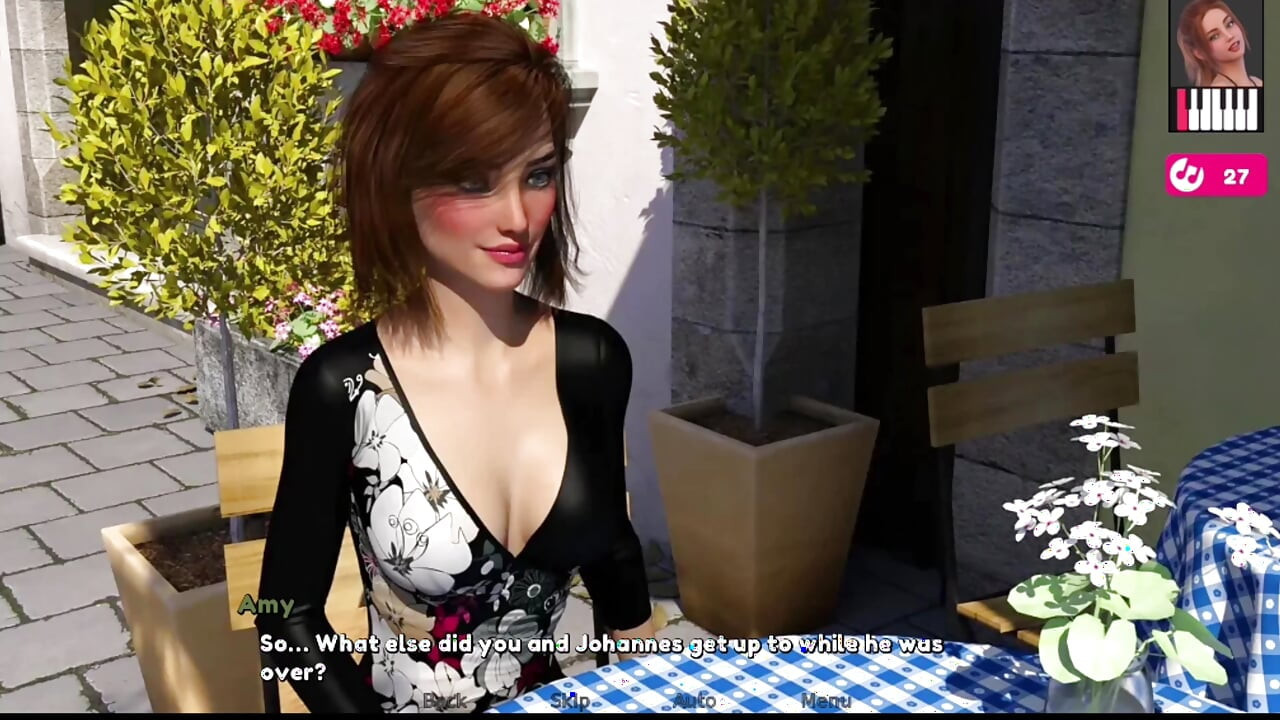Turn on fast-forward with Skip

pyautogui.click(x=570, y=701)
